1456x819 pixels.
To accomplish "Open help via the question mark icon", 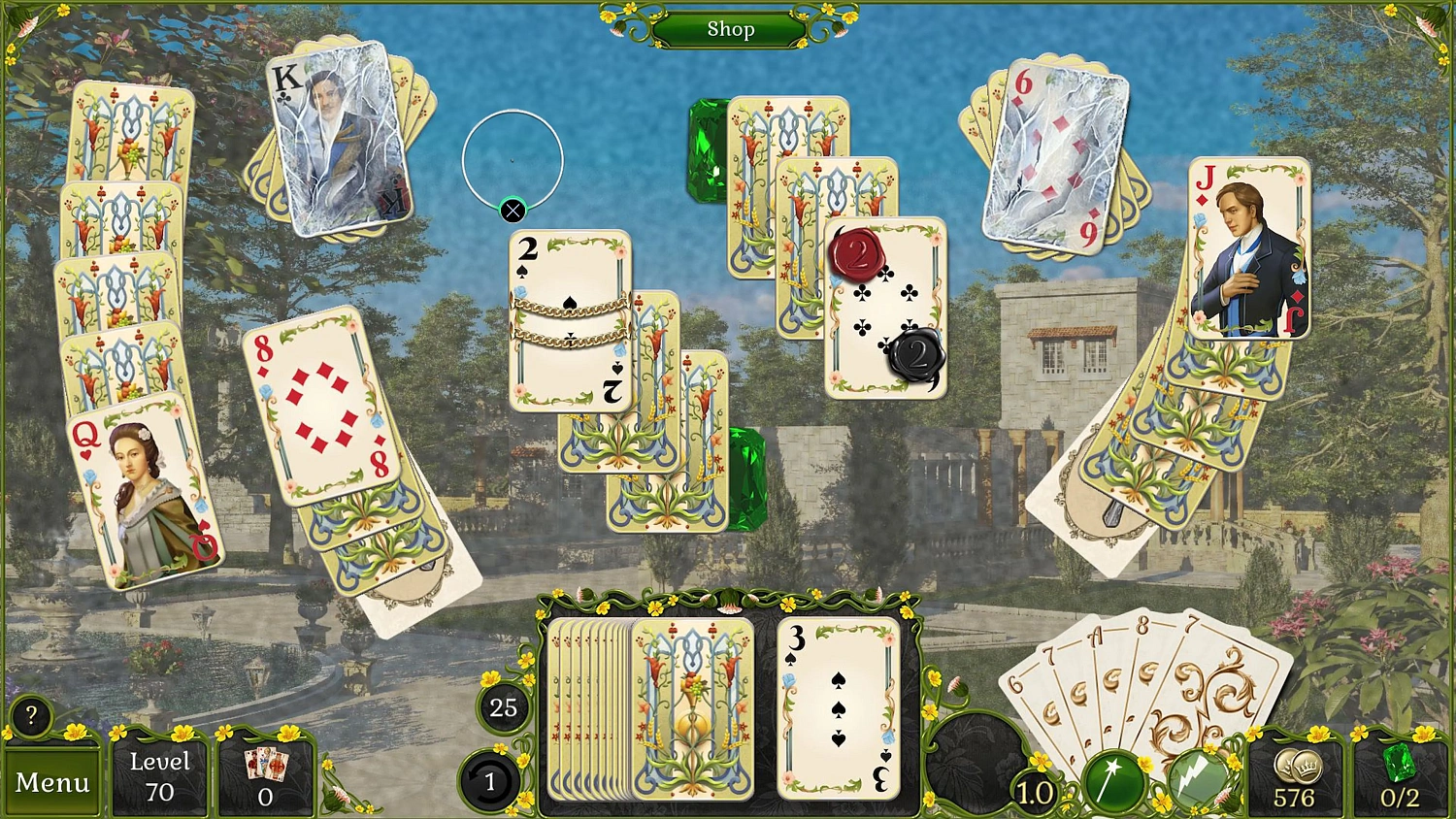I will (x=30, y=716).
